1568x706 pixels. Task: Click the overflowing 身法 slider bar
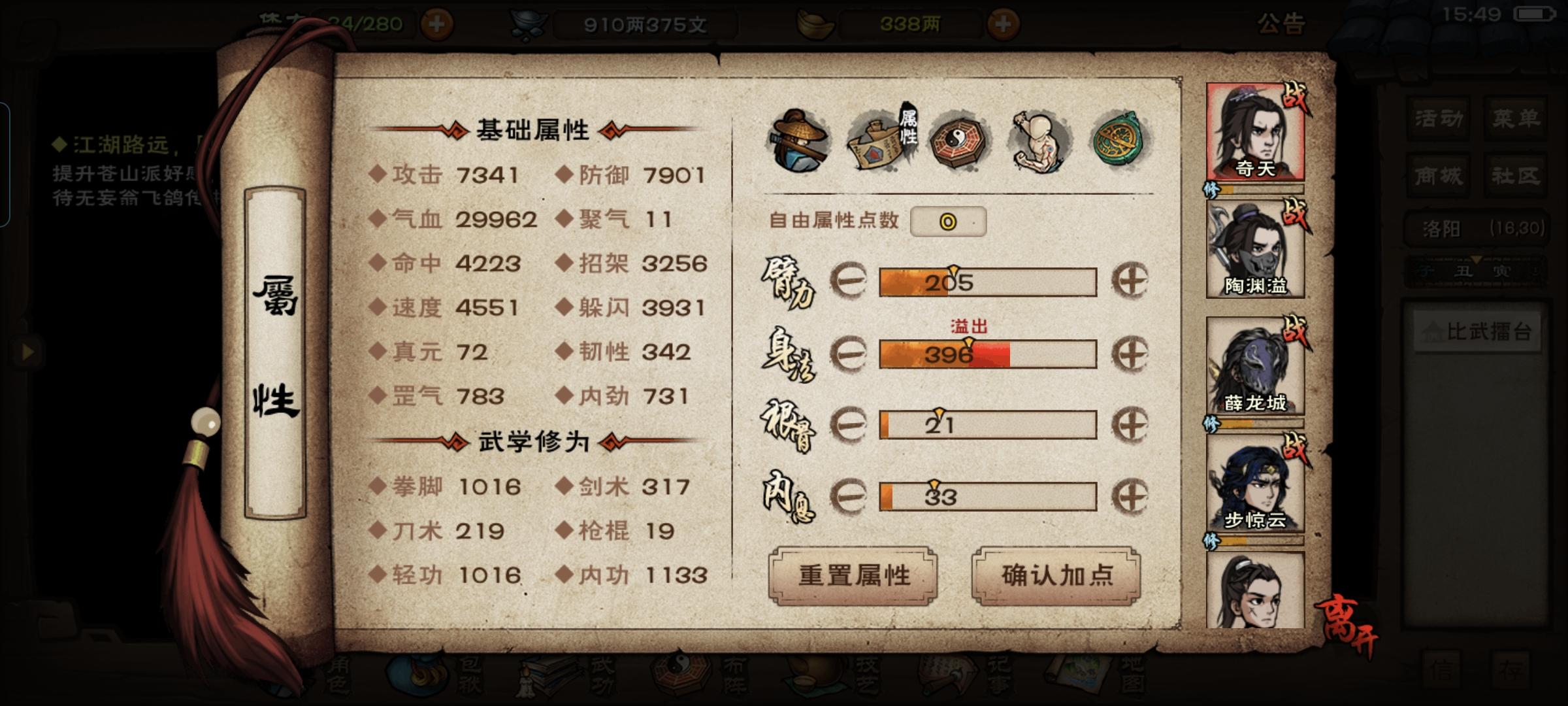pos(988,355)
